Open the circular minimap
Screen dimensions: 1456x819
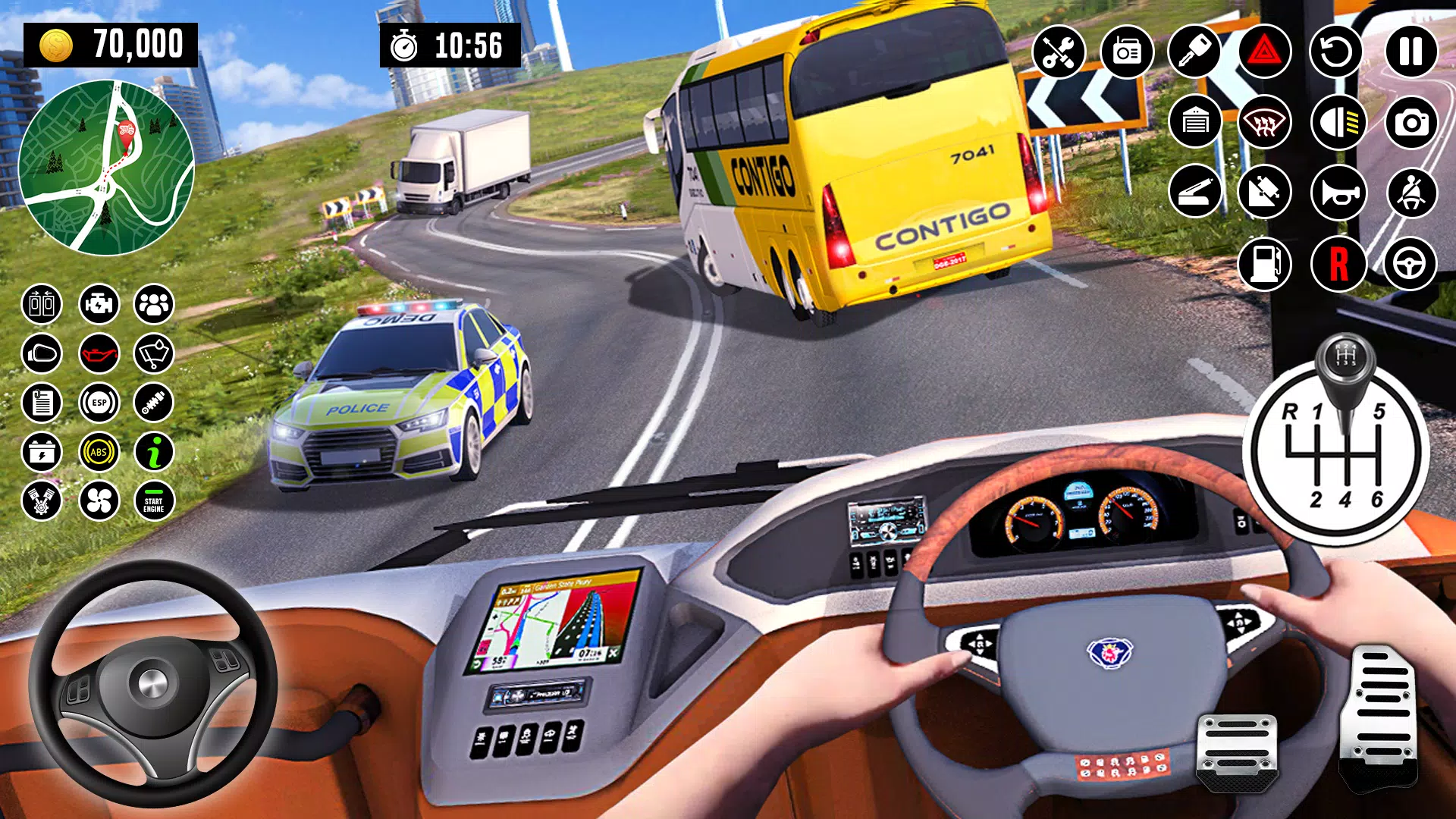[x=106, y=168]
